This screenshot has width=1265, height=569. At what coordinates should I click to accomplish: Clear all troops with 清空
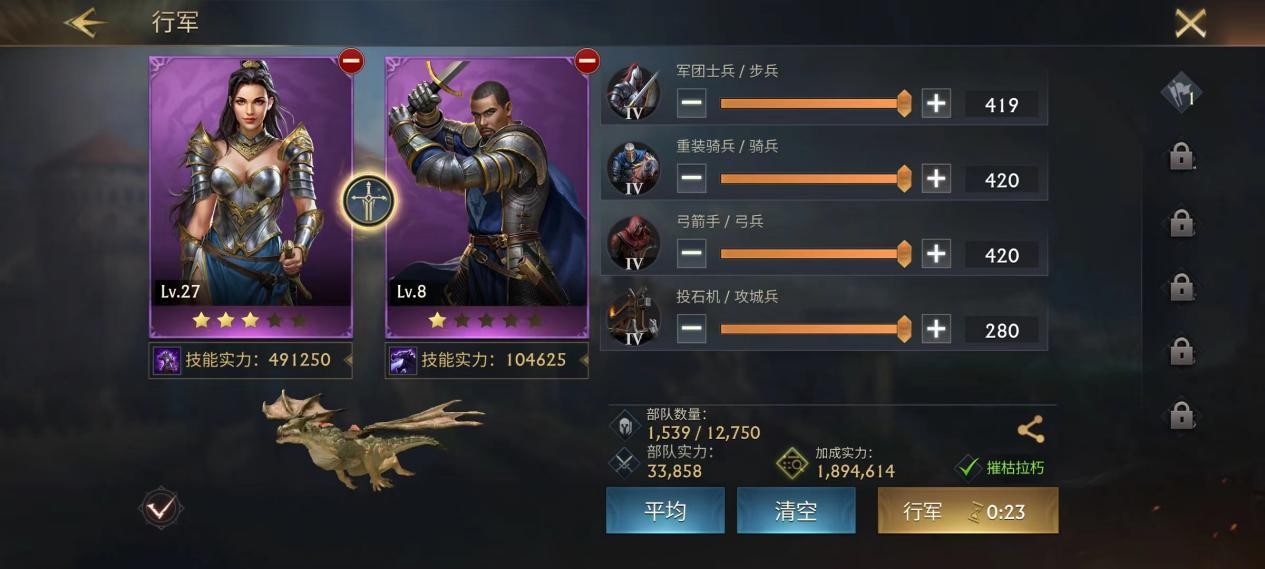796,511
